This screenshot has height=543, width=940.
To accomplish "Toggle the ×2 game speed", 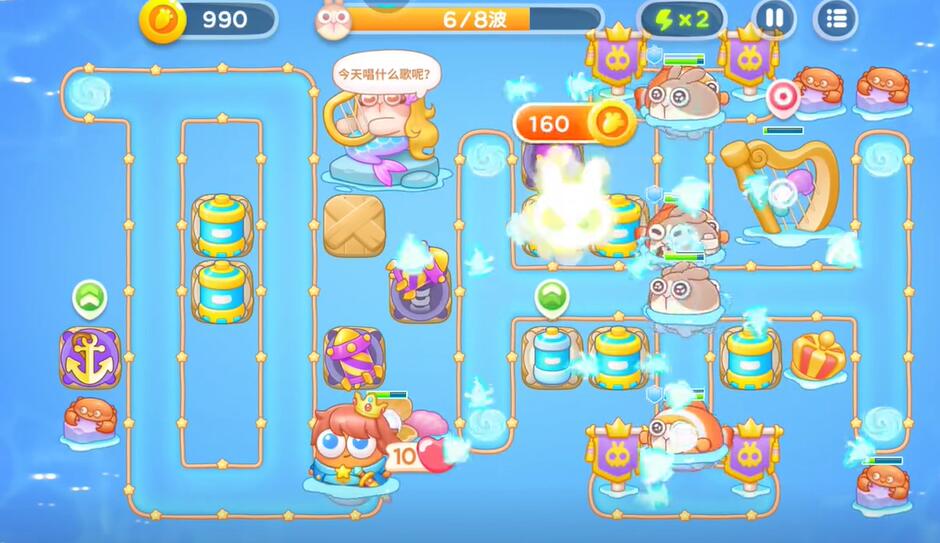I will pyautogui.click(x=681, y=18).
